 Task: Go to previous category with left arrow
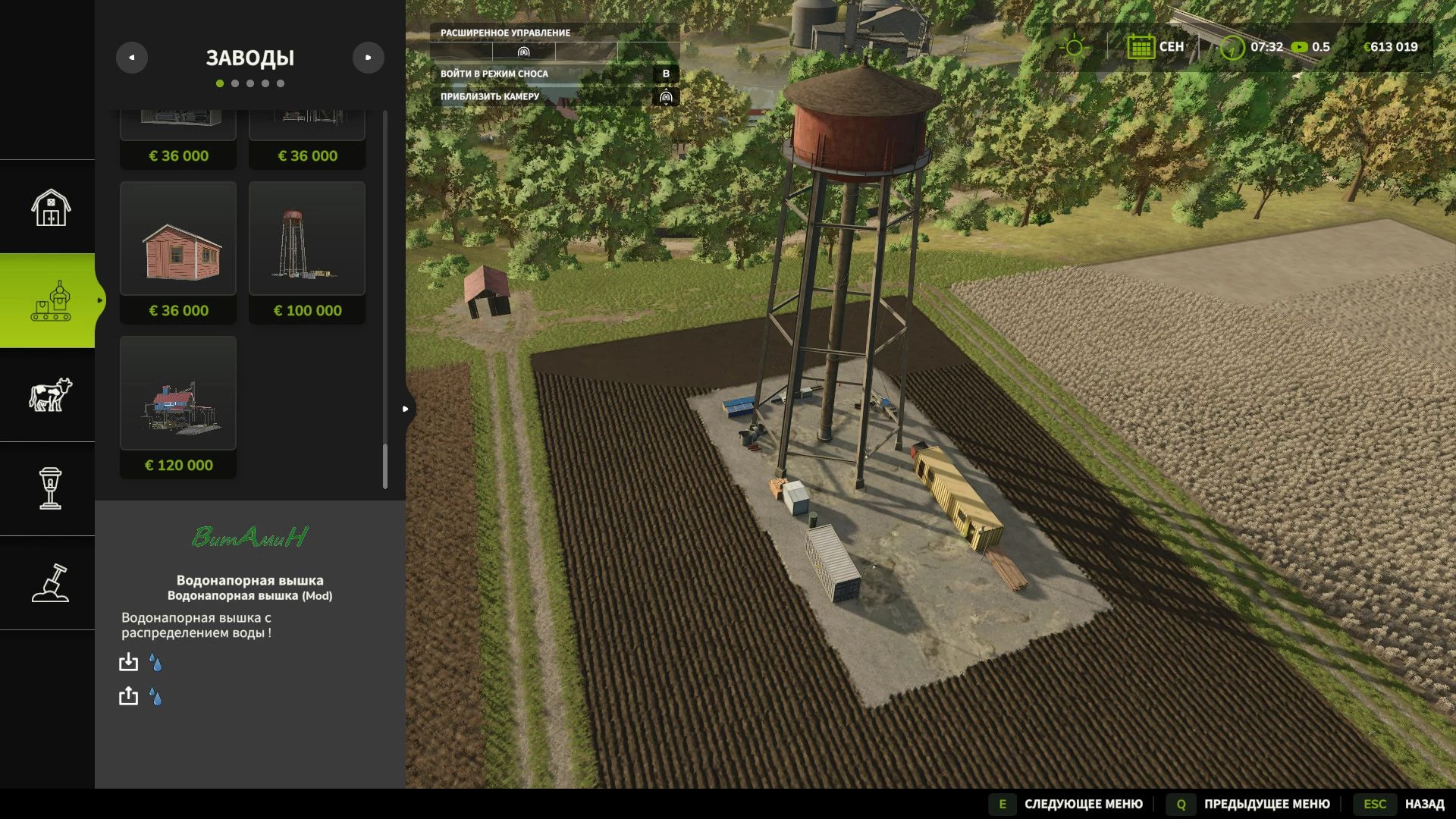[132, 58]
